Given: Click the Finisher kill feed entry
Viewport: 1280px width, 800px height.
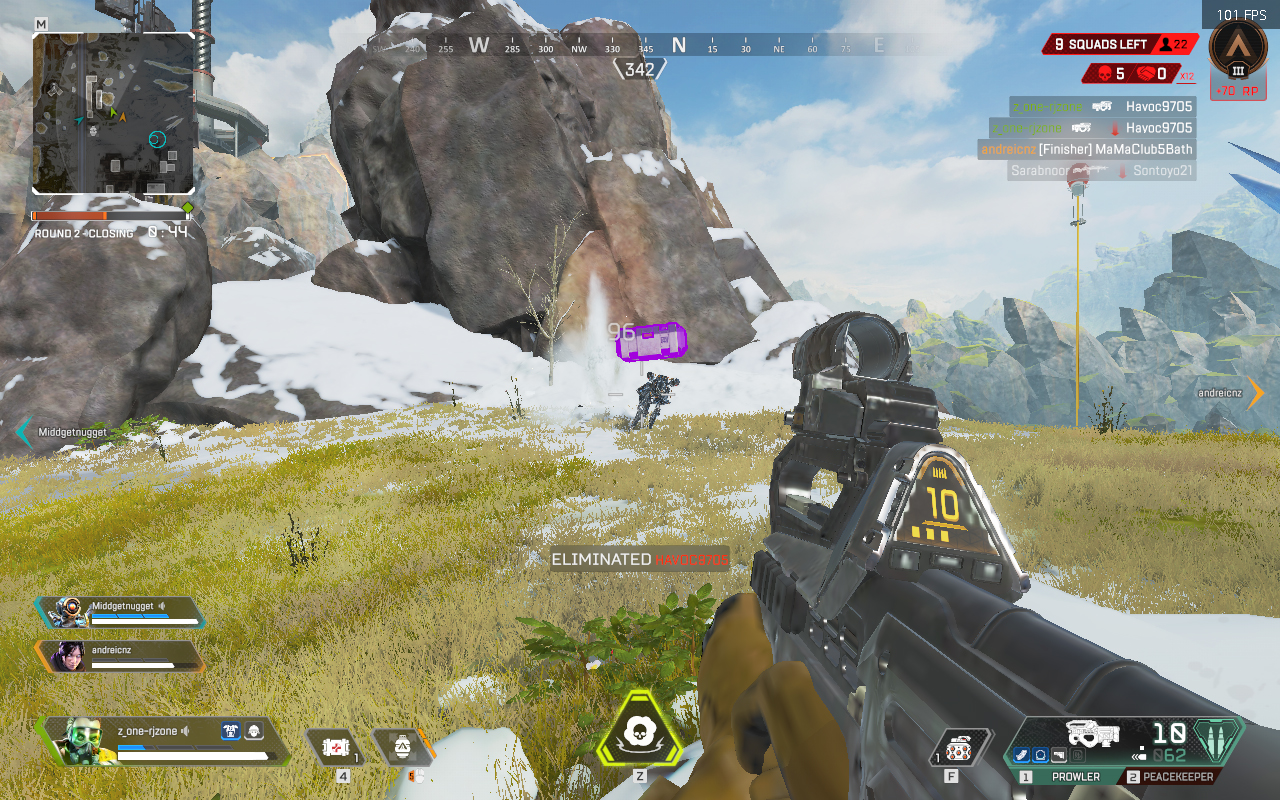Looking at the screenshot, I should click(x=1086, y=149).
